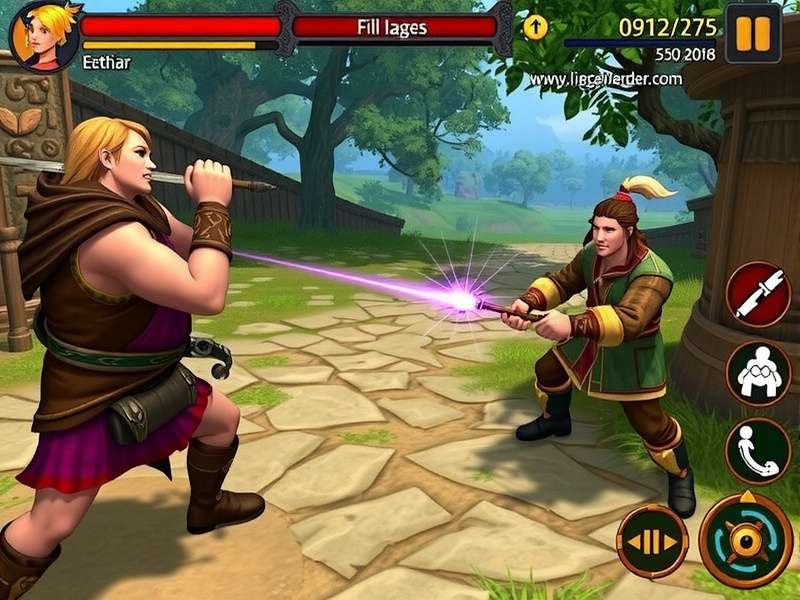
Task: Trigger the kick move ability icon
Action: click(x=758, y=449)
